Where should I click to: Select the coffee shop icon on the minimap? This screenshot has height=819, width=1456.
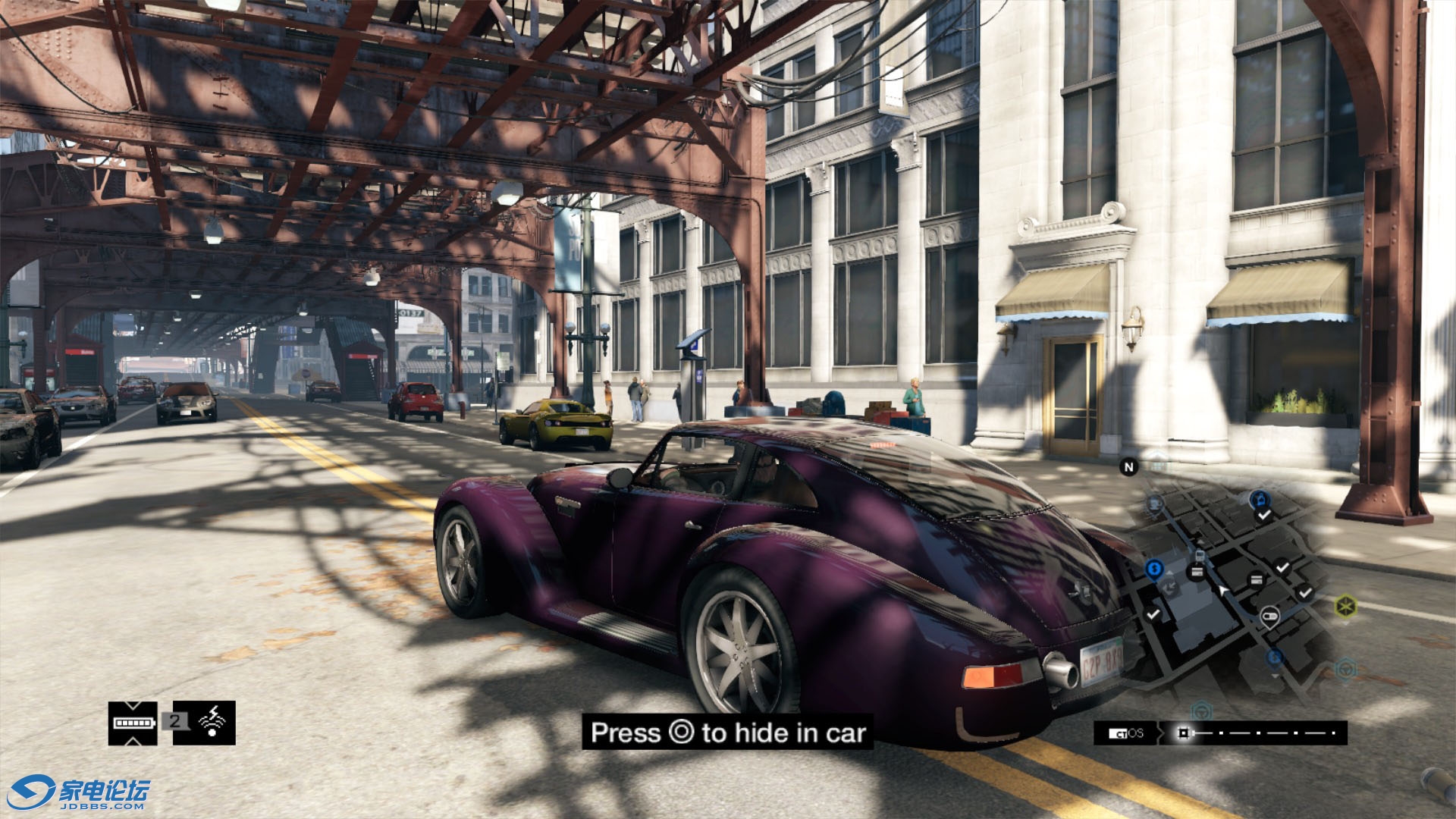[x=1154, y=504]
